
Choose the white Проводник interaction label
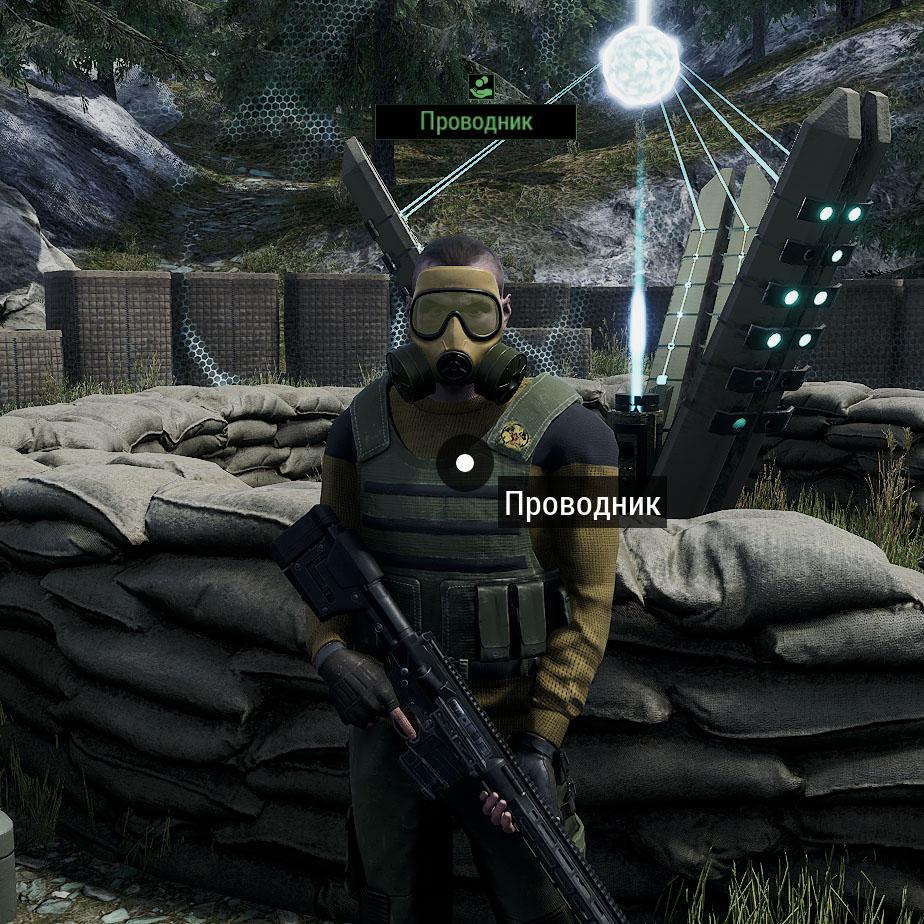pyautogui.click(x=582, y=503)
